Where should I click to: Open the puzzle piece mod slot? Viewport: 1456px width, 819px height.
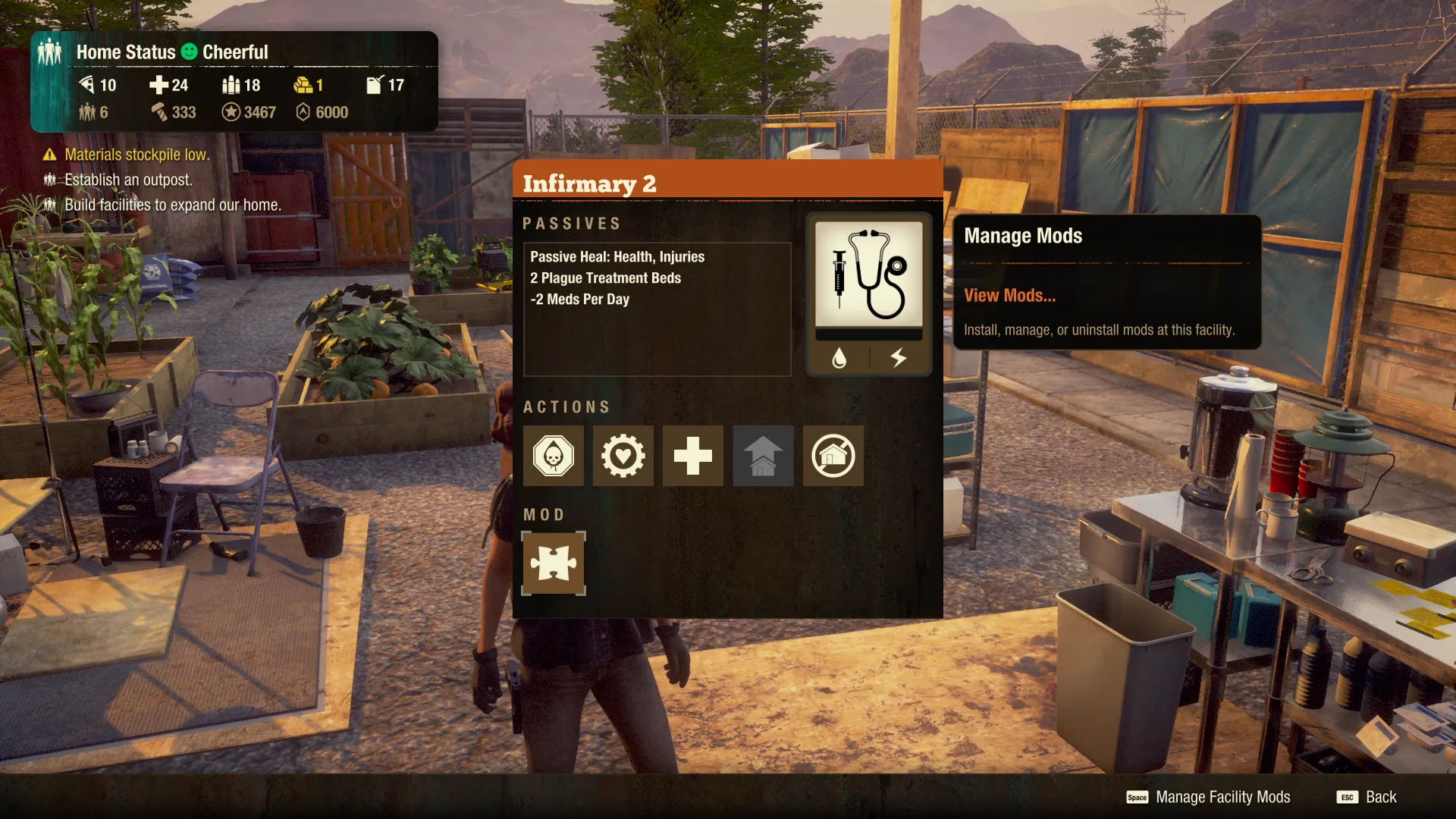point(554,563)
